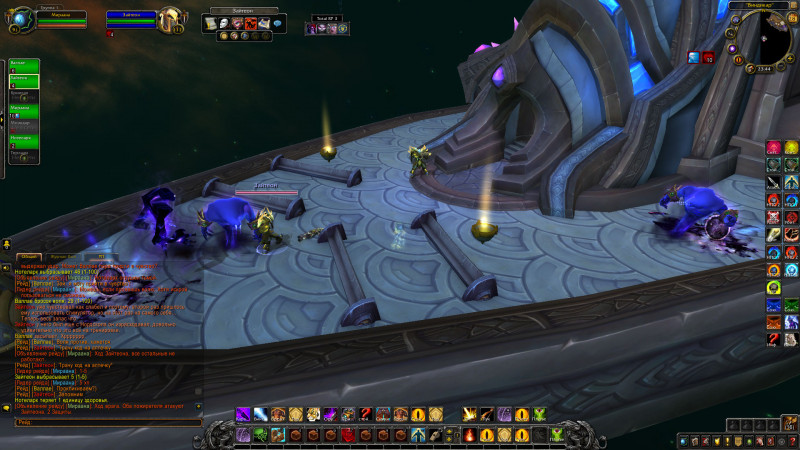Activate the pink triangle ability on side bar
The width and height of the screenshot is (800, 450).
coord(773,148)
